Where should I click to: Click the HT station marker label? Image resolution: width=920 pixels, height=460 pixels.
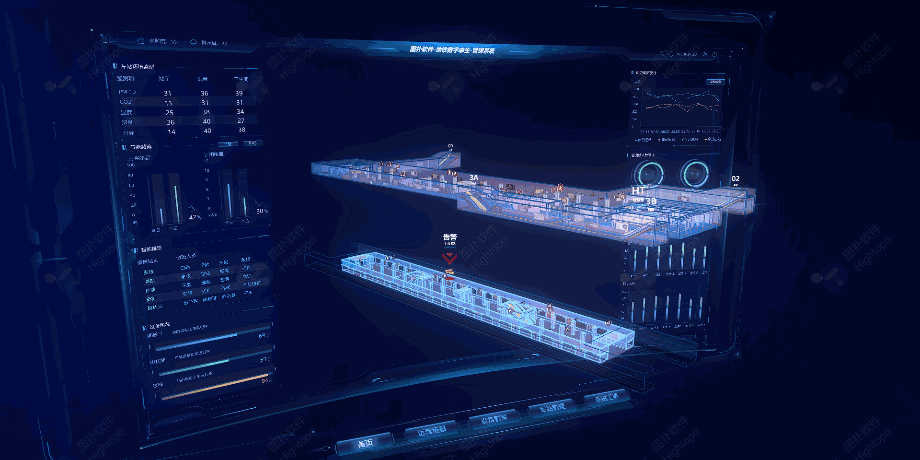tap(638, 189)
